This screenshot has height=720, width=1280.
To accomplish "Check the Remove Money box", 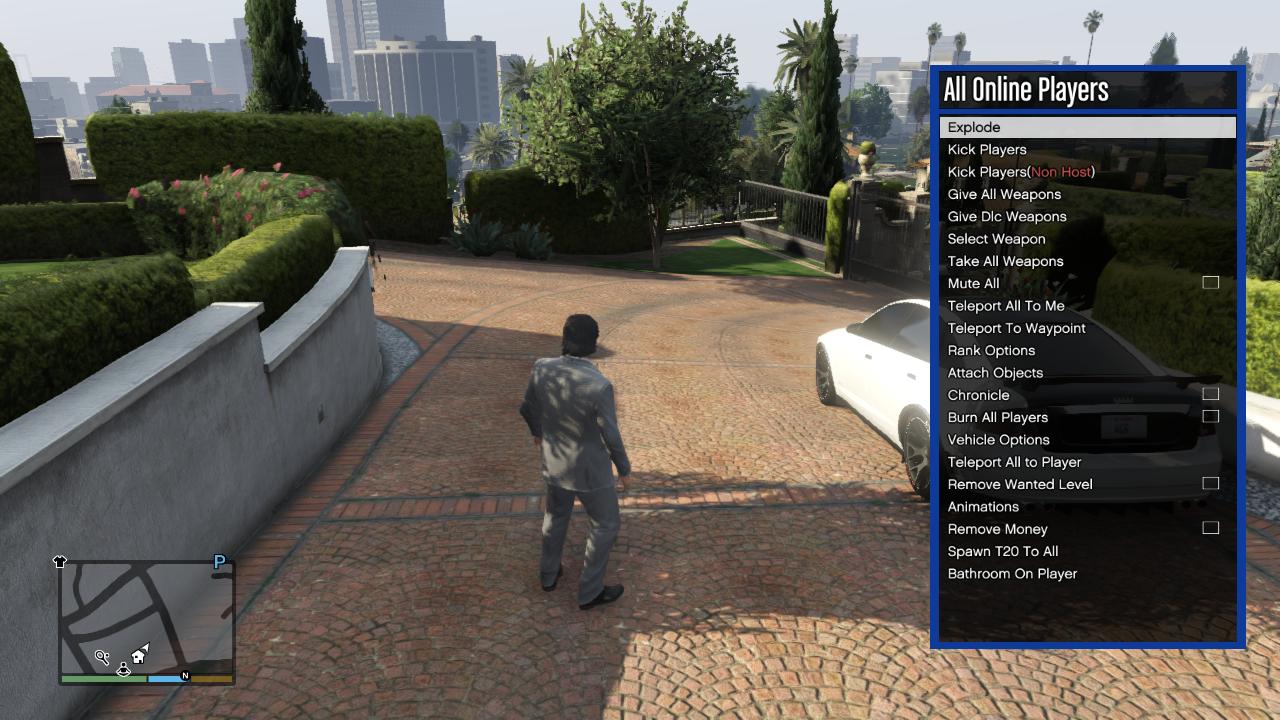I will click(x=1210, y=527).
